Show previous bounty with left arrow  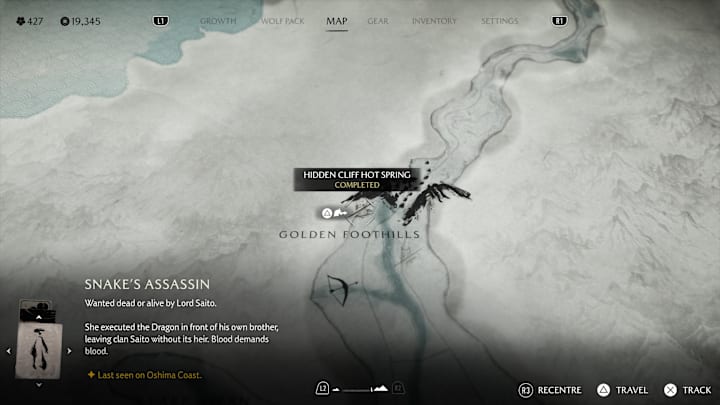point(11,351)
